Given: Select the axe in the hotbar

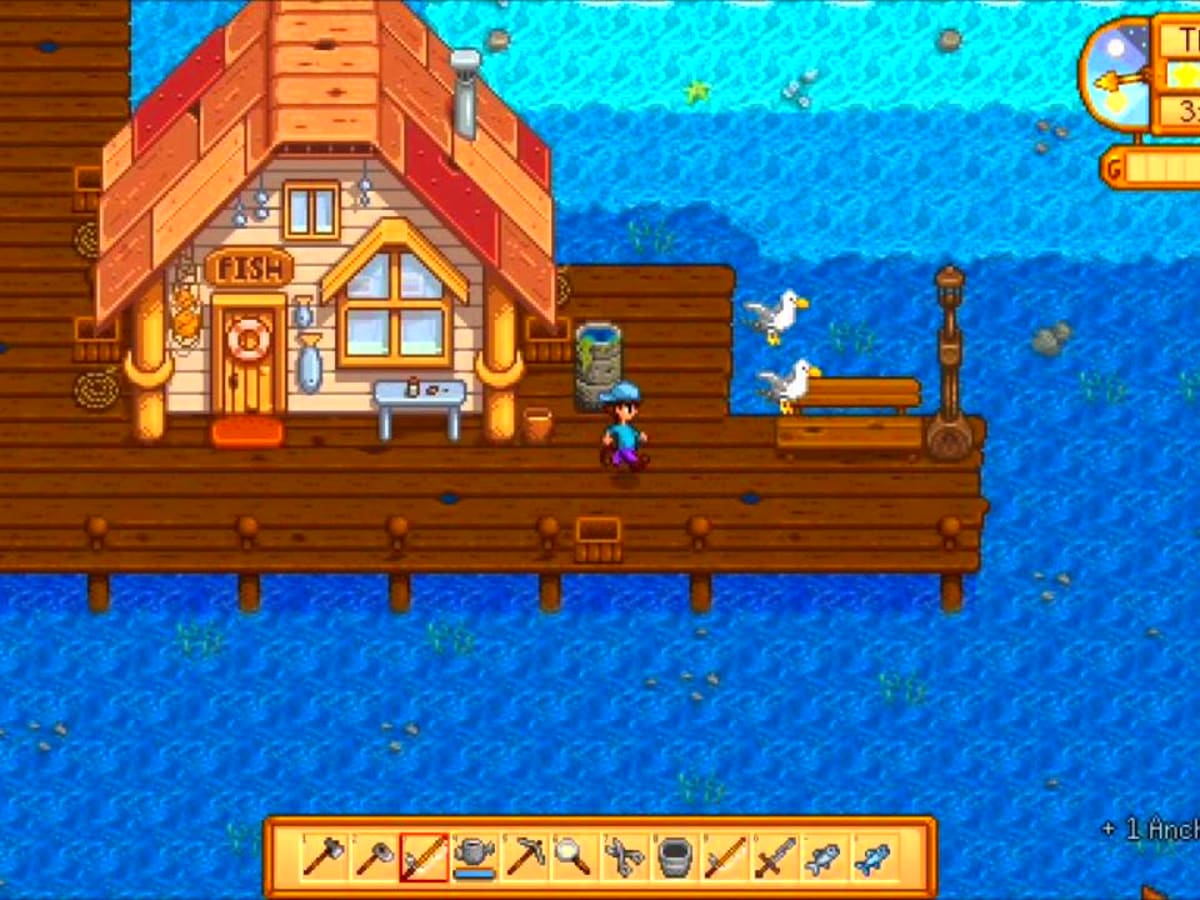Looking at the screenshot, I should (324, 857).
